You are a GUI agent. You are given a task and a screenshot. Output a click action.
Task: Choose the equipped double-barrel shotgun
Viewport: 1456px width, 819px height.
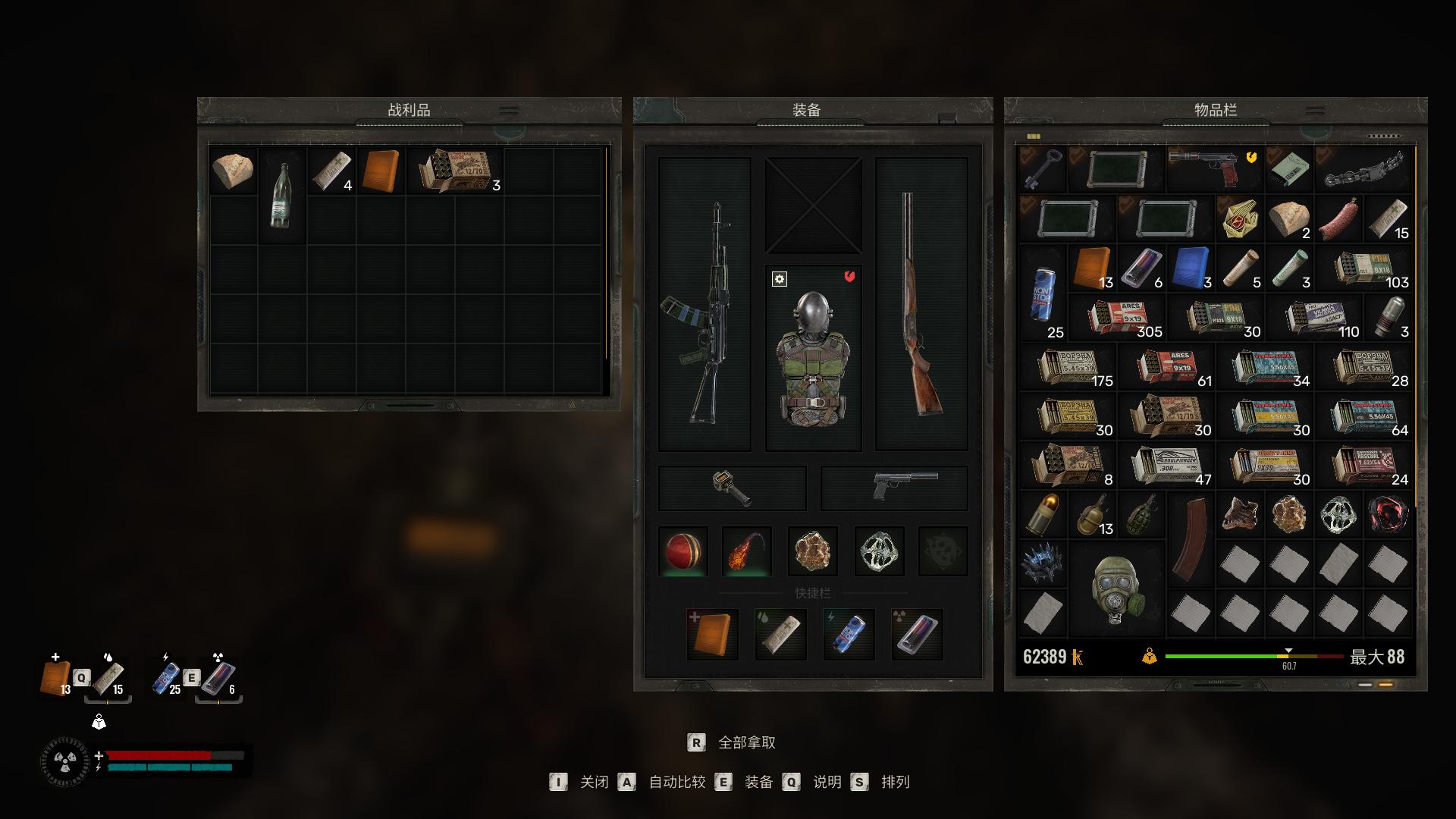pos(921,305)
